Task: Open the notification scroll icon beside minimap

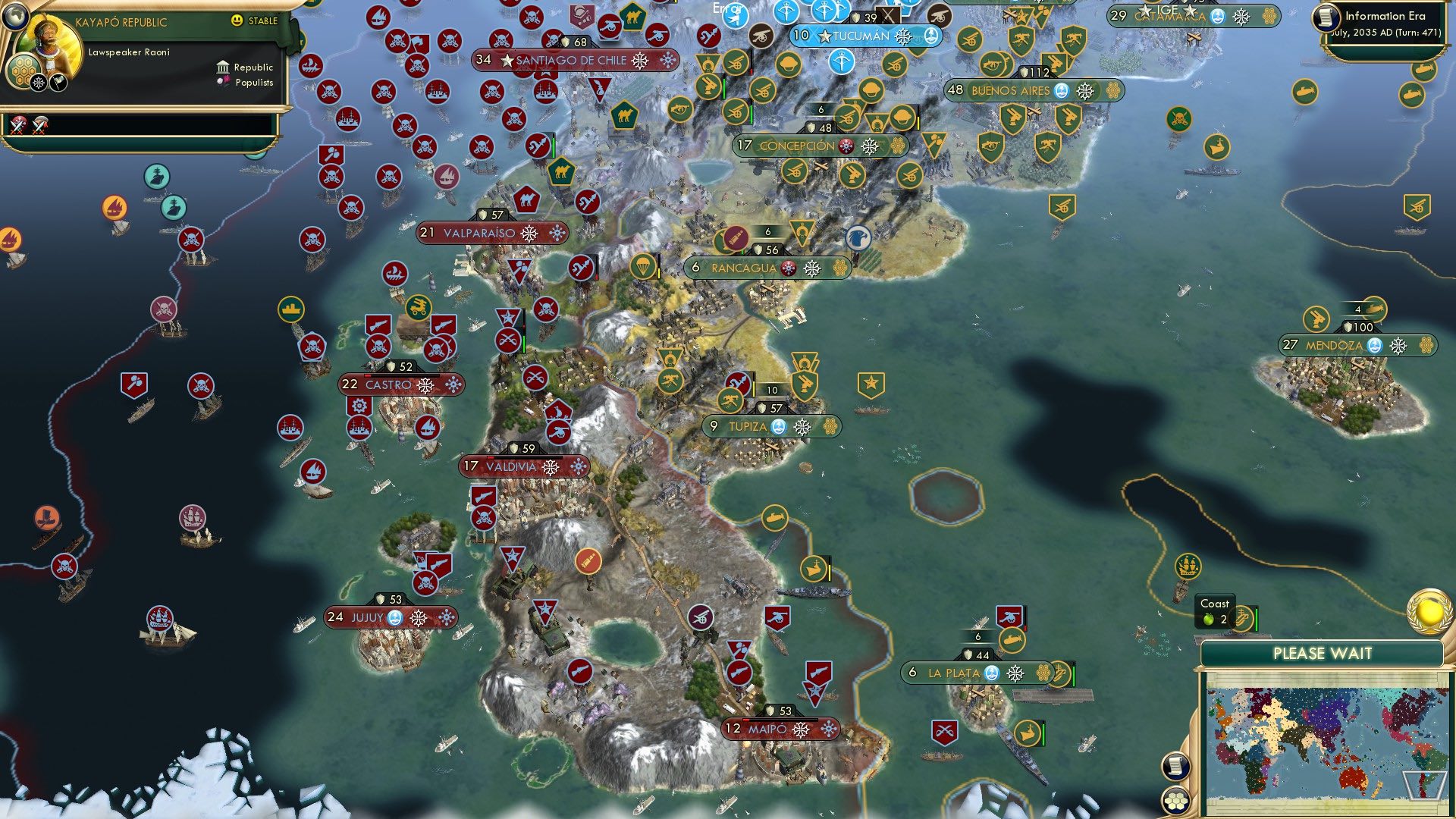Action: coord(1175,767)
